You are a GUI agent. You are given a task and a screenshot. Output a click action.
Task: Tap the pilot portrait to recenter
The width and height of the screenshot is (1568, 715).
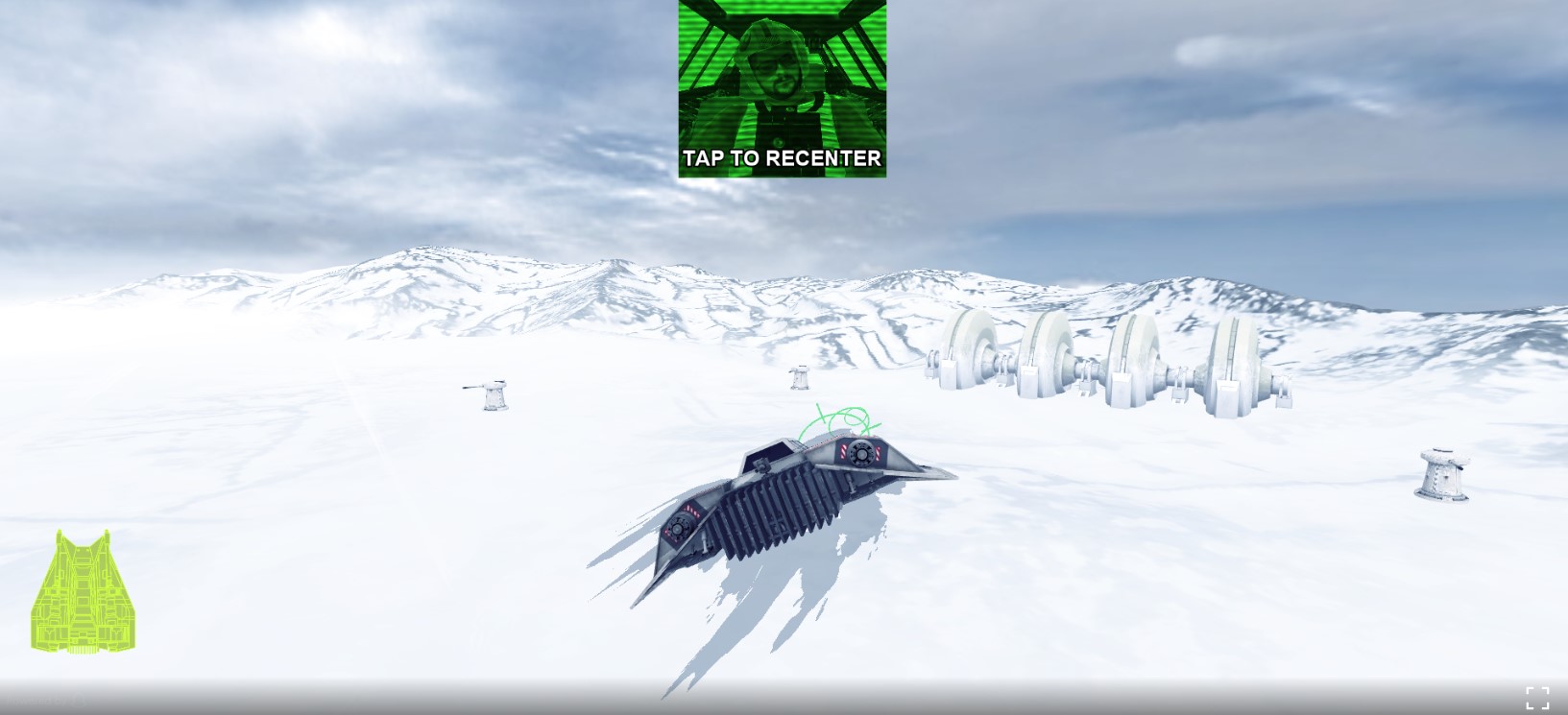click(x=782, y=88)
